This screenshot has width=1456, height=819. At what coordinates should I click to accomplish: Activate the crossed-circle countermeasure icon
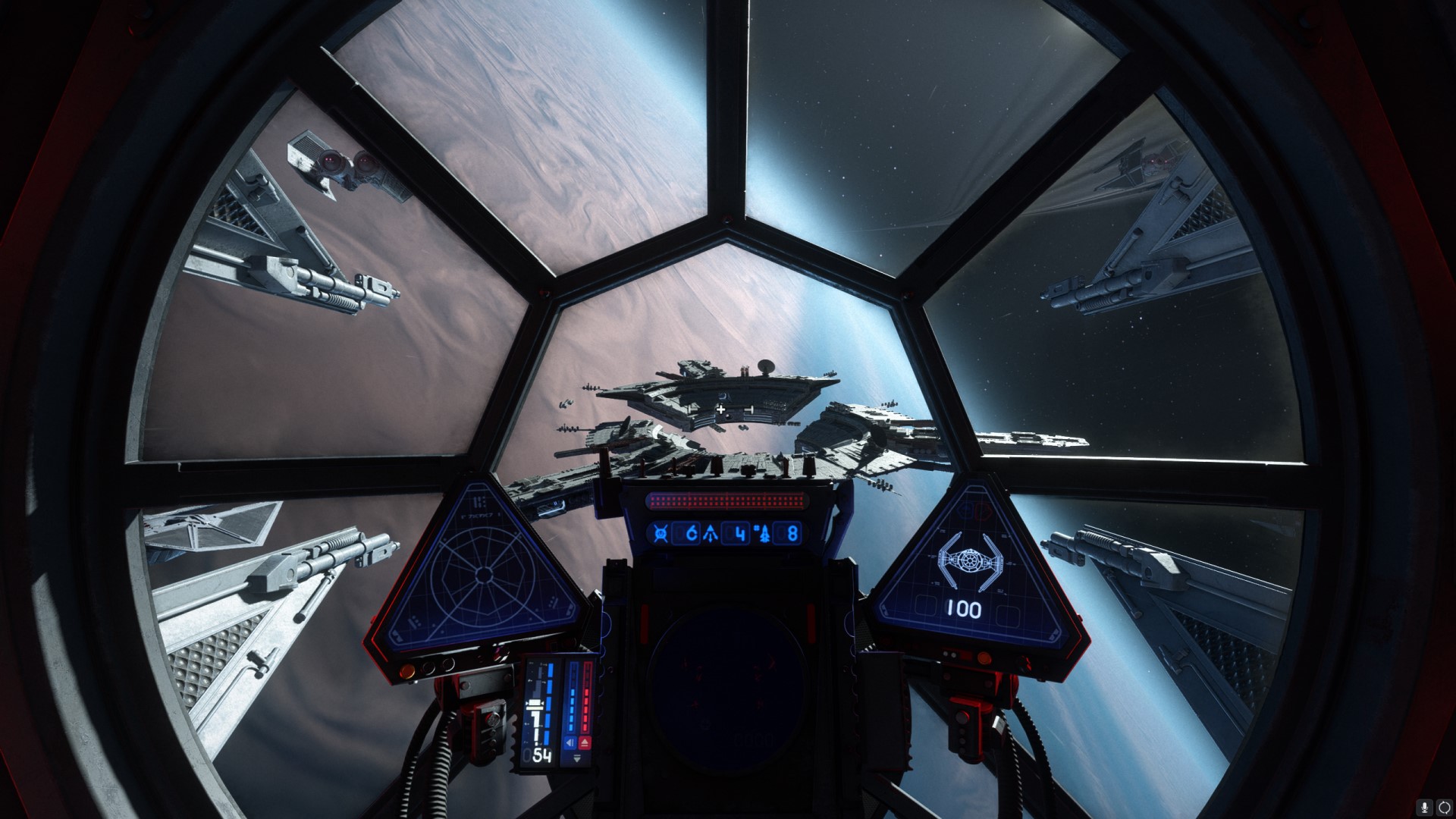[x=661, y=533]
